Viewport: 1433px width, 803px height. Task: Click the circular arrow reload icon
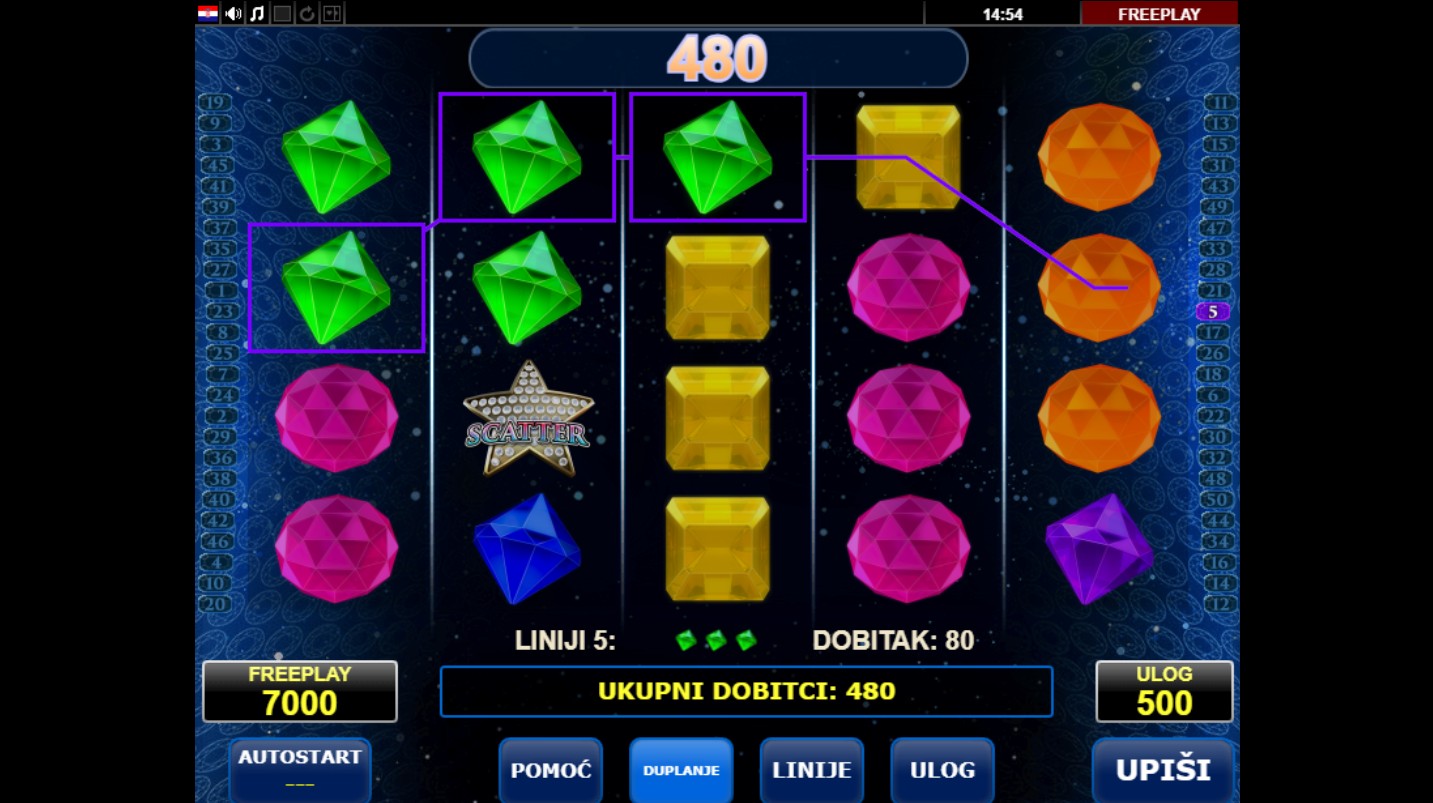(307, 13)
